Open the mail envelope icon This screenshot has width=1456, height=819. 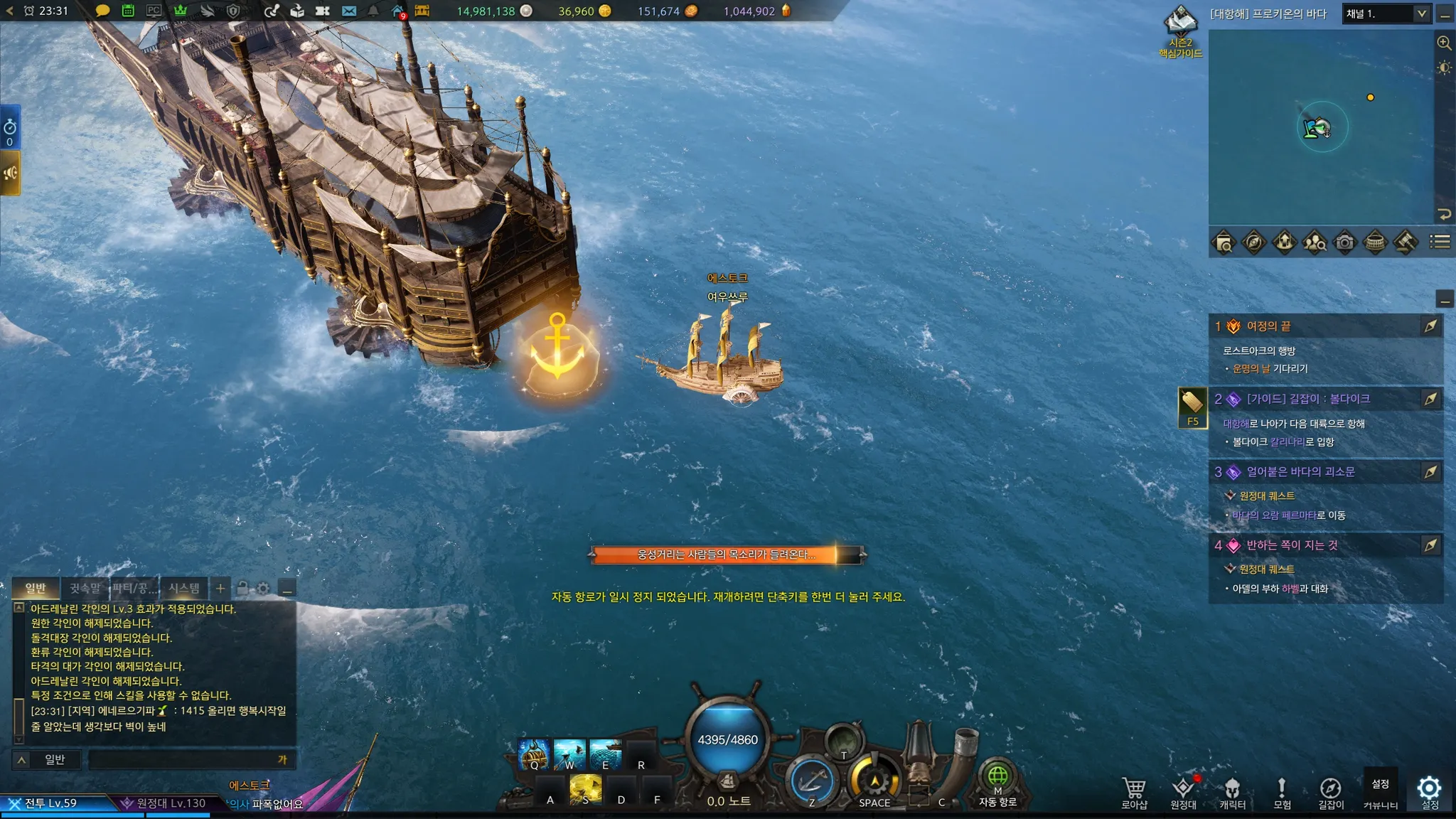(x=348, y=11)
